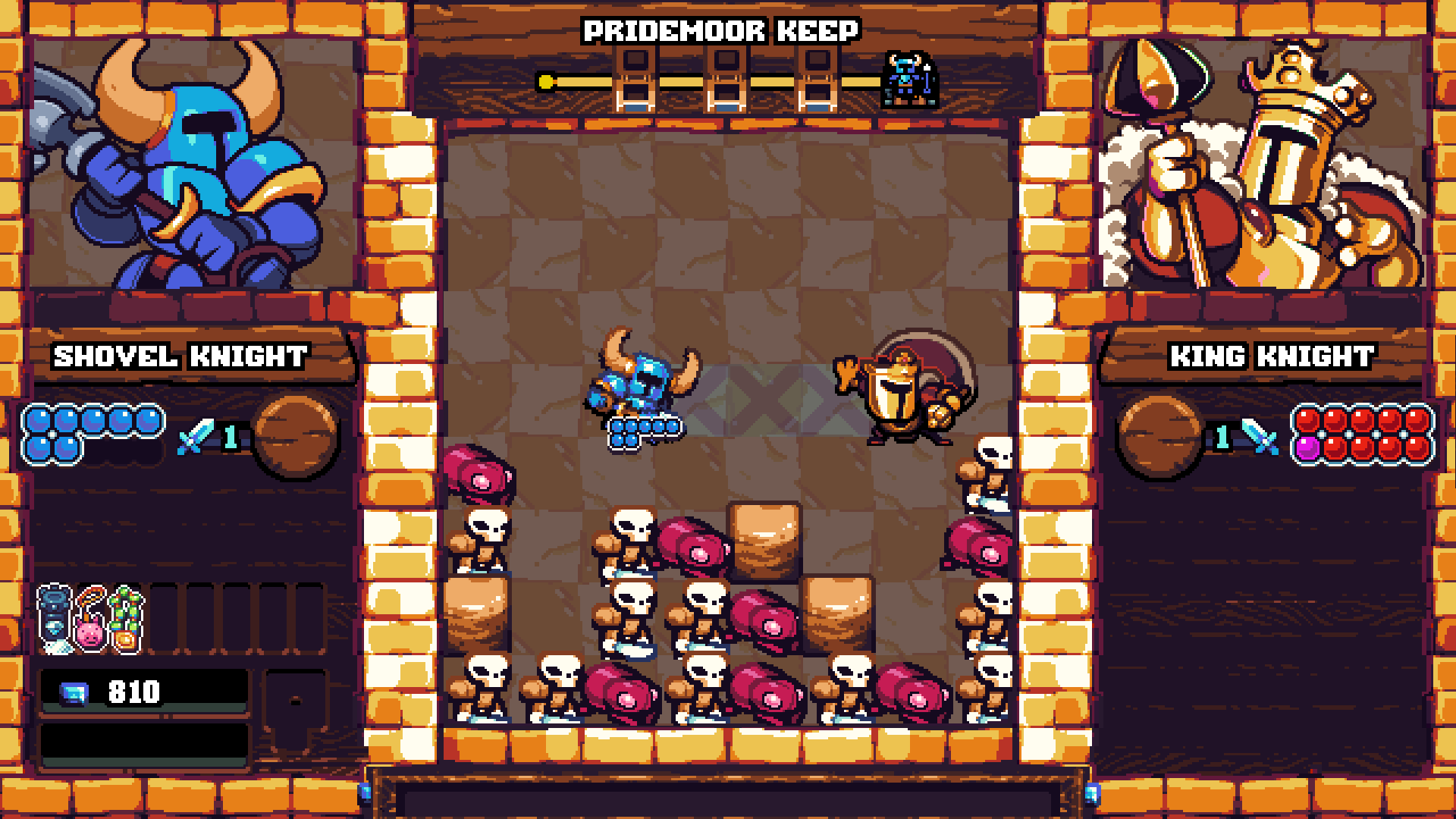Click the PRIDEMOOR KEEP stage title
The image size is (1456, 819).
pyautogui.click(x=722, y=30)
